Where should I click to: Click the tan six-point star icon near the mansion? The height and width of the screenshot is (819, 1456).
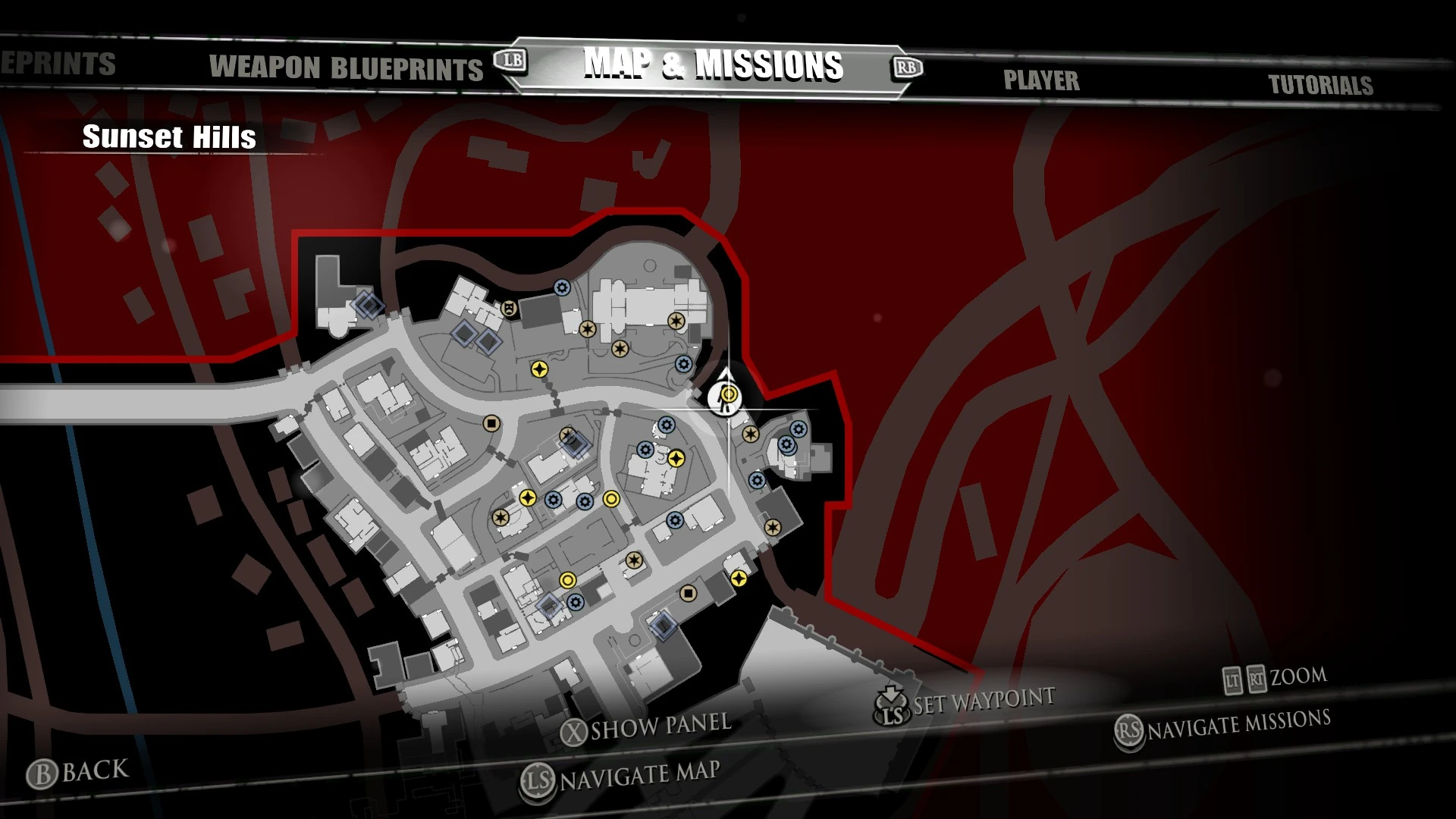click(676, 320)
